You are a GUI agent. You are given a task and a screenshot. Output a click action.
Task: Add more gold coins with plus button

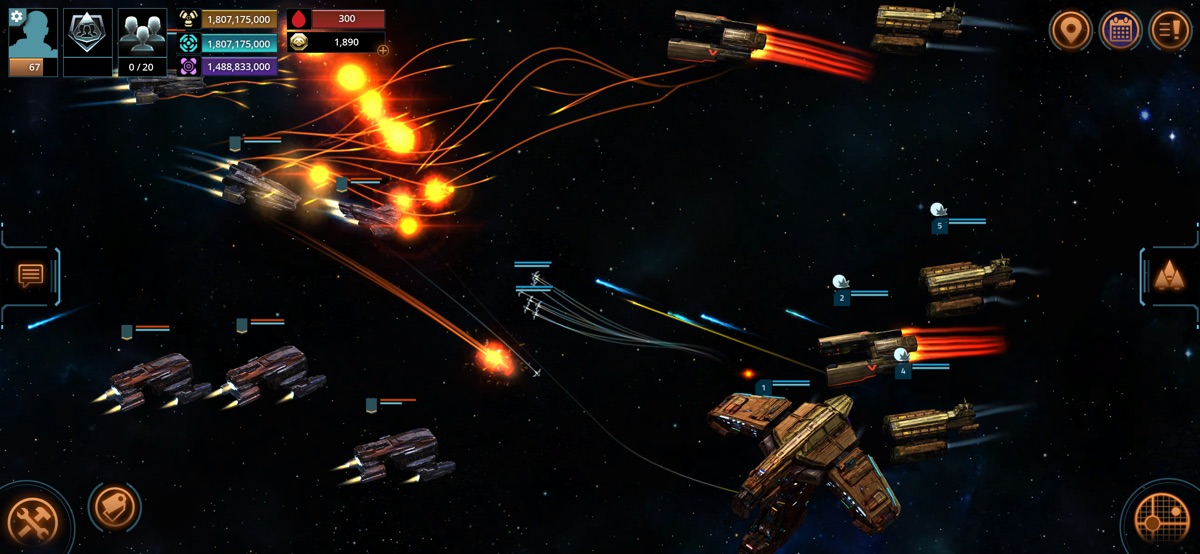pos(383,50)
